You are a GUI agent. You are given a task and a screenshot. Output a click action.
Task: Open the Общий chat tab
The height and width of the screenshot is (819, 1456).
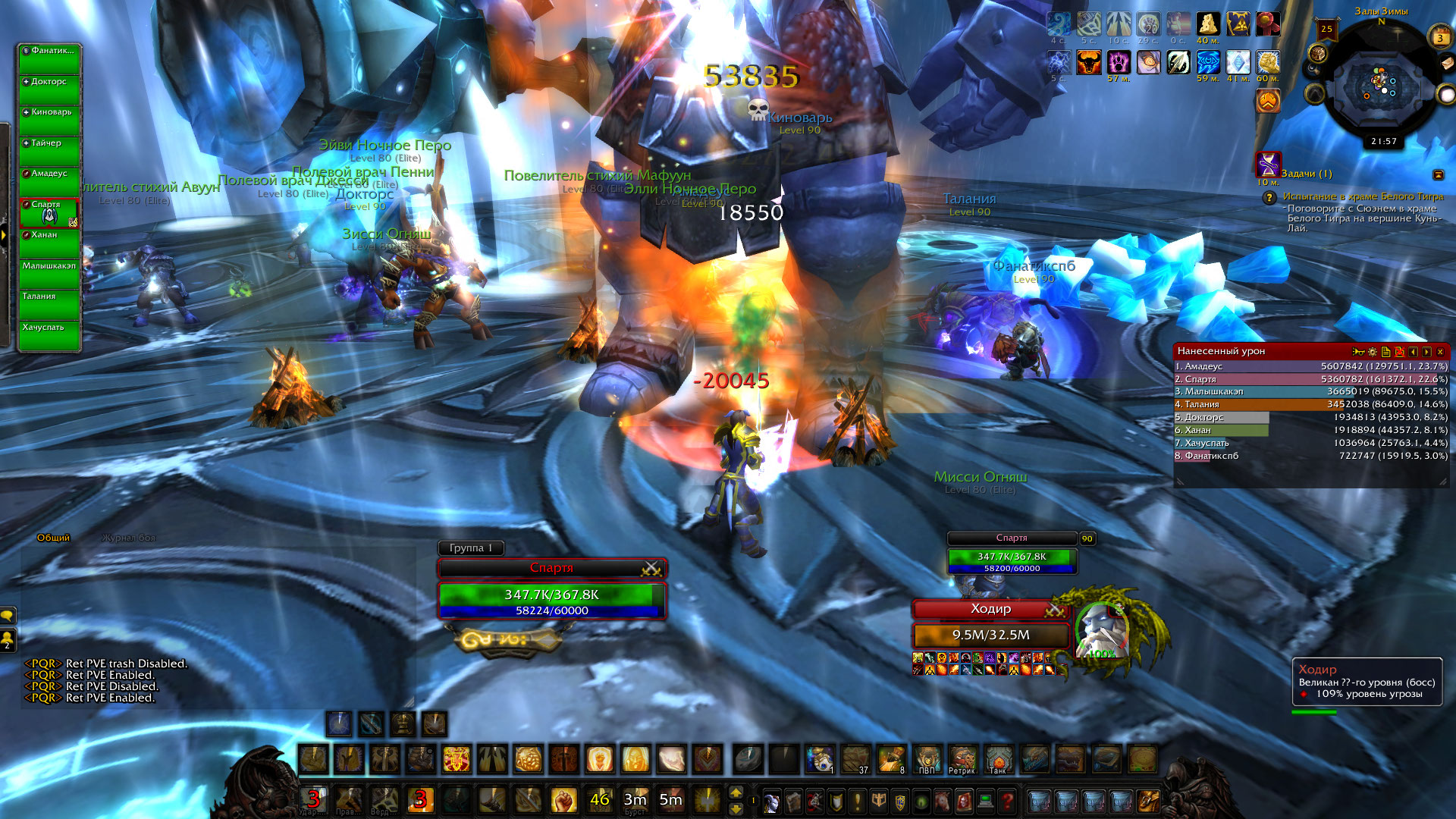[53, 538]
